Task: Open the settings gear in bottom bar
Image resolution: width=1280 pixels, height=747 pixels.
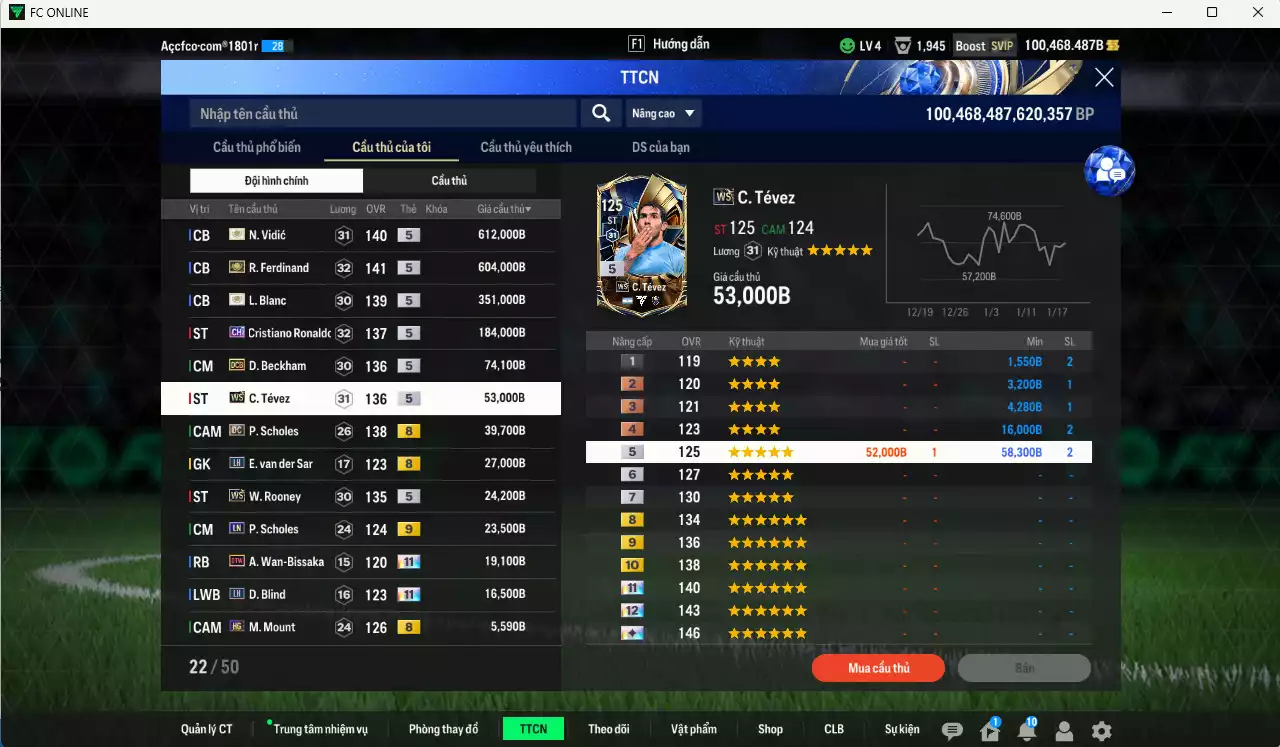Action: click(x=1100, y=730)
